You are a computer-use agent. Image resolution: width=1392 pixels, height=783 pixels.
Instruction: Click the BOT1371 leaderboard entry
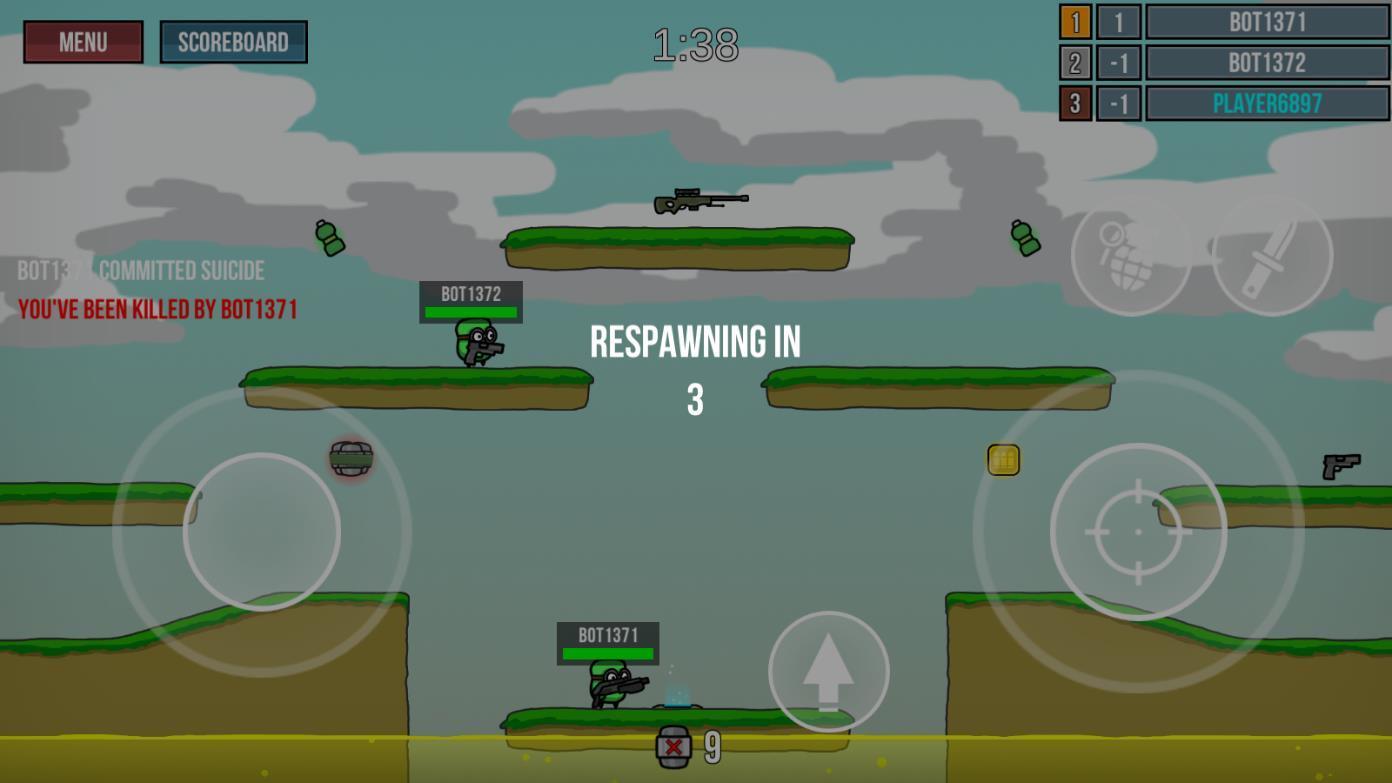pos(1267,22)
